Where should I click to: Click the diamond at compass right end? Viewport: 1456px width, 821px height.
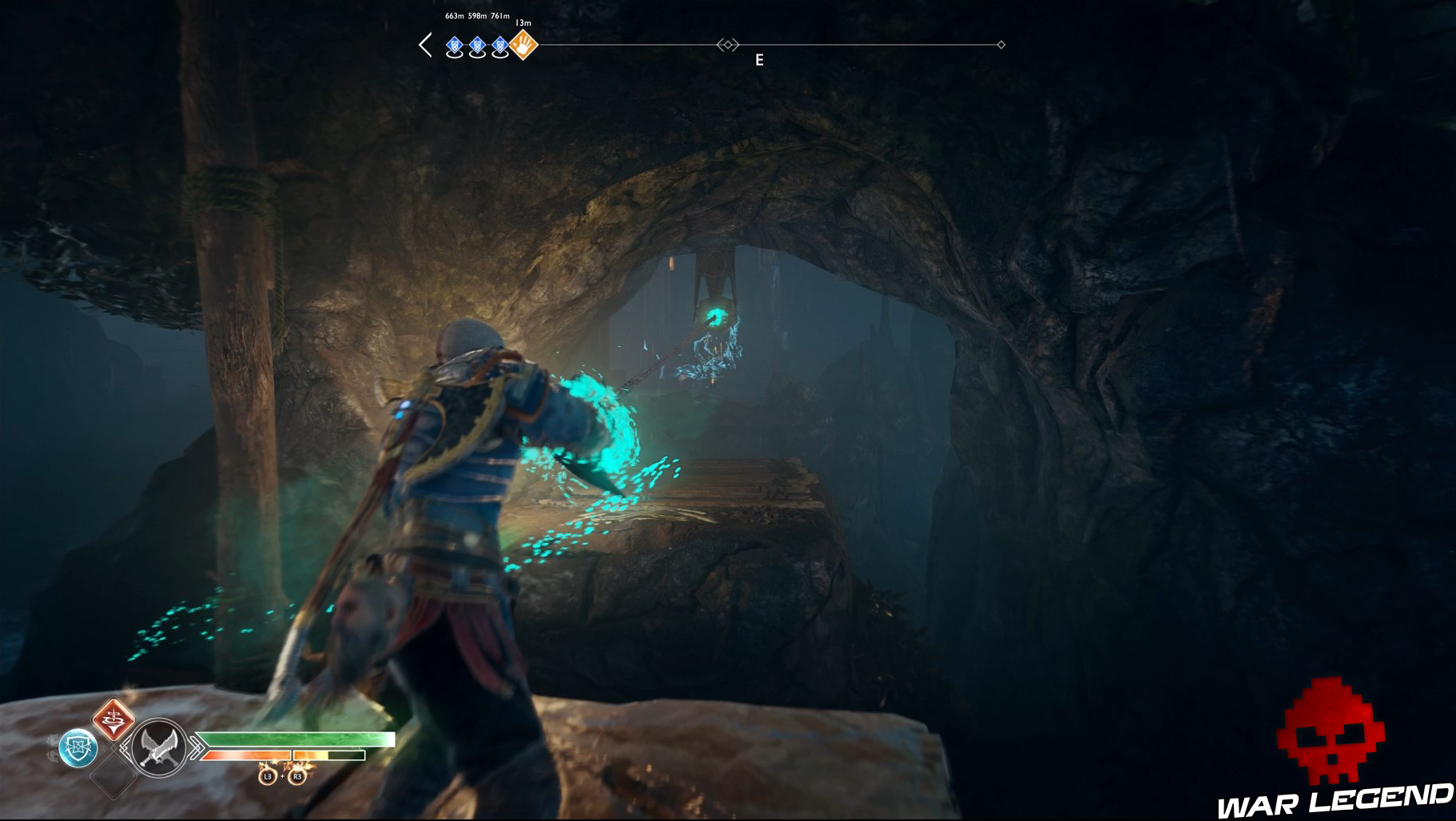pyautogui.click(x=1001, y=46)
